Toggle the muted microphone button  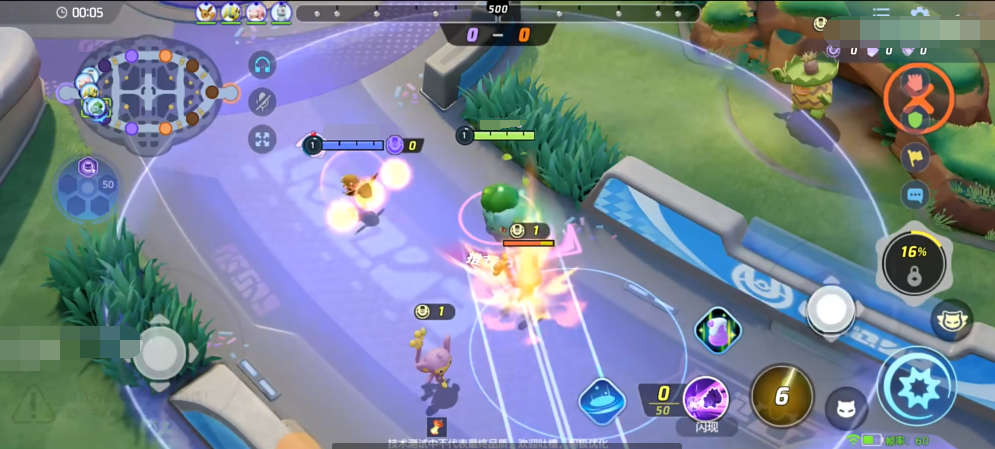262,101
